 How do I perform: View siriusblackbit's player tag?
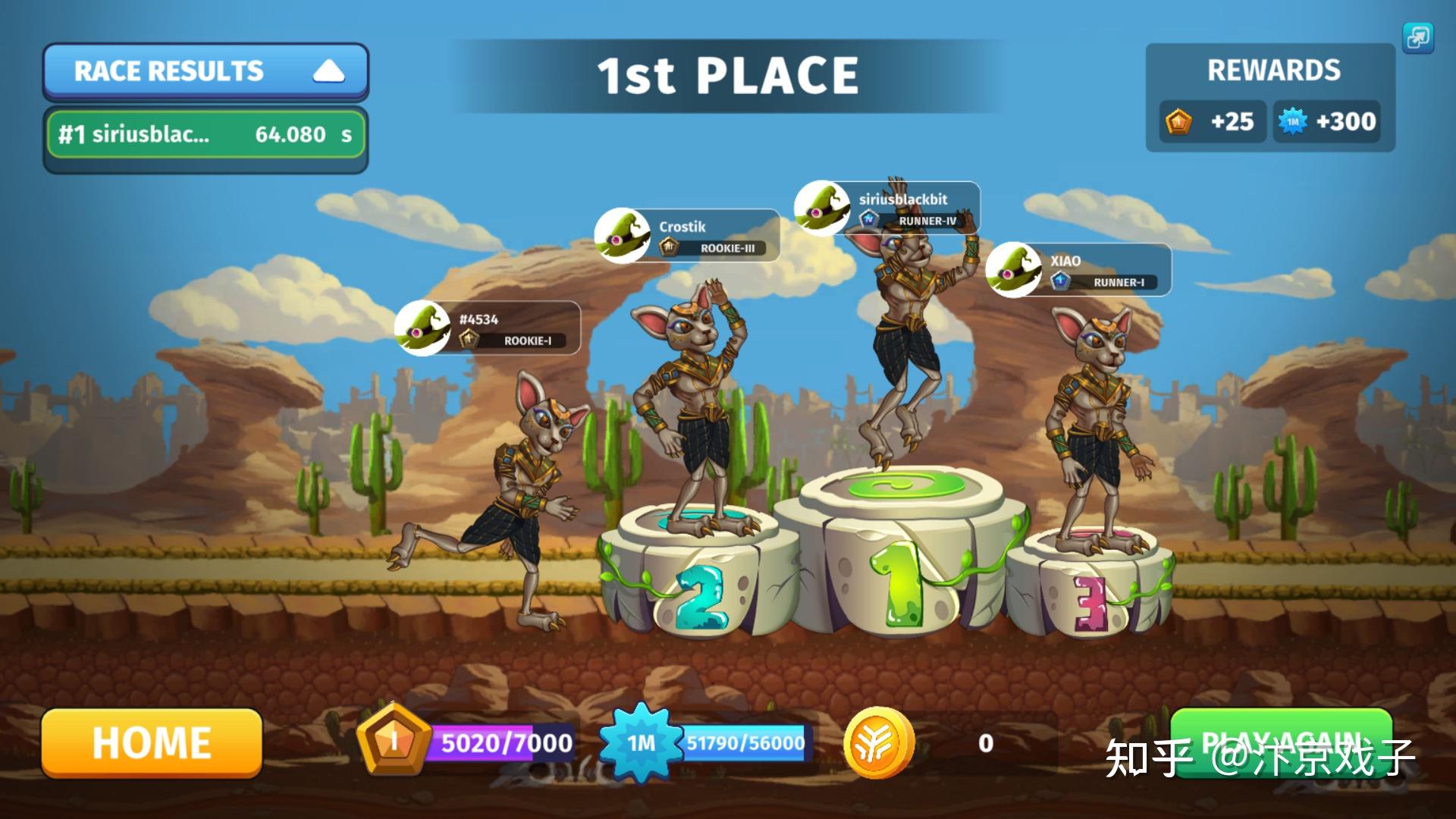coord(887,209)
